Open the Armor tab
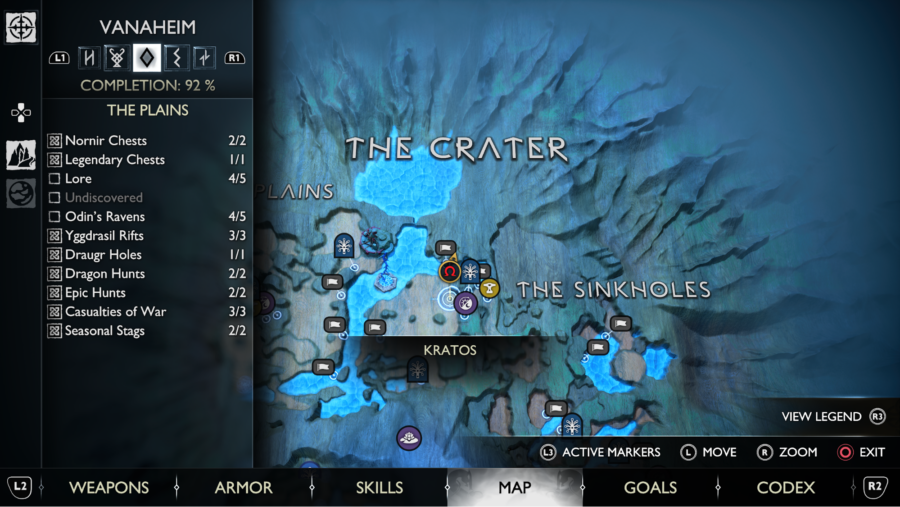 (243, 488)
